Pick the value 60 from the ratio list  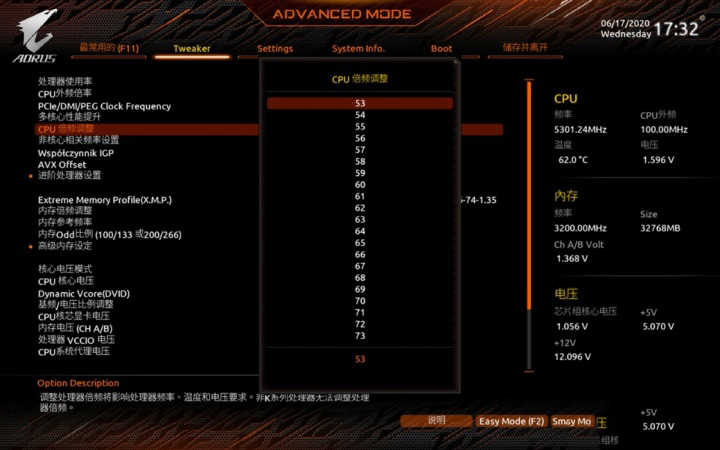click(360, 184)
